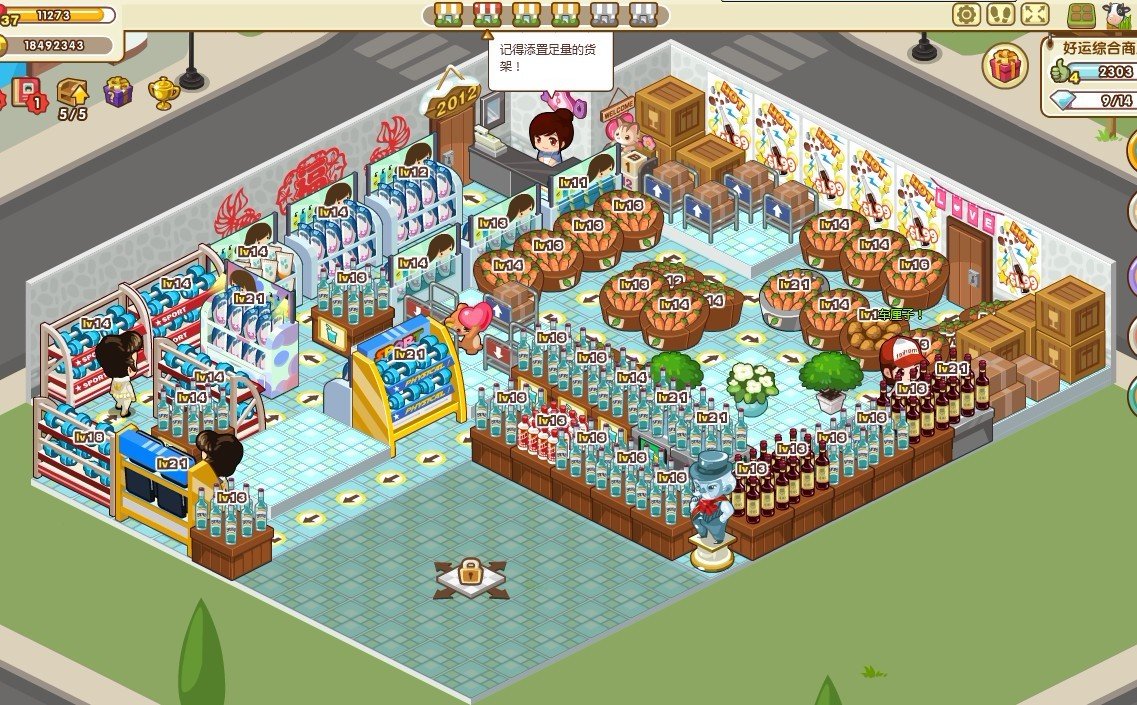
Task: Open the red gift box button
Action: pyautogui.click(x=1006, y=66)
